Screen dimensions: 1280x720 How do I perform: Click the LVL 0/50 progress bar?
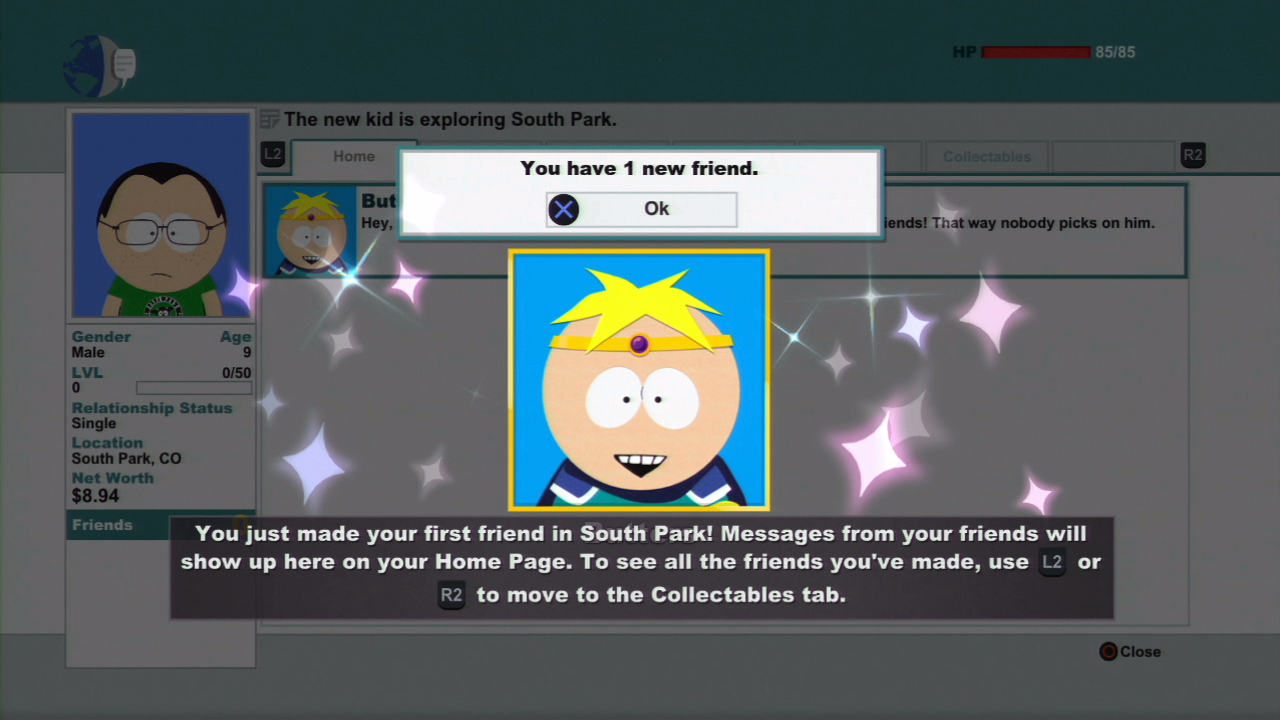[x=194, y=388]
